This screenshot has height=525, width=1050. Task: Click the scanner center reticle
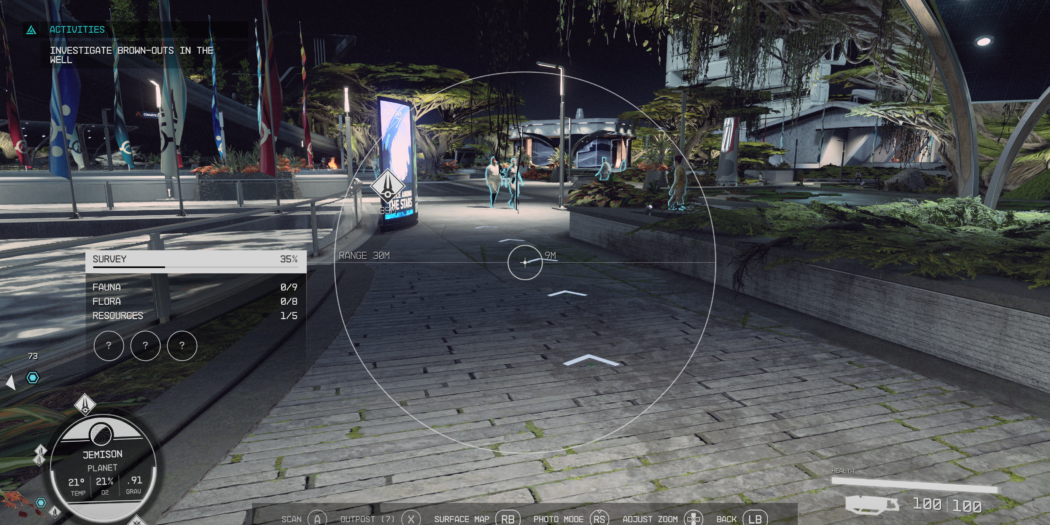[x=525, y=263]
